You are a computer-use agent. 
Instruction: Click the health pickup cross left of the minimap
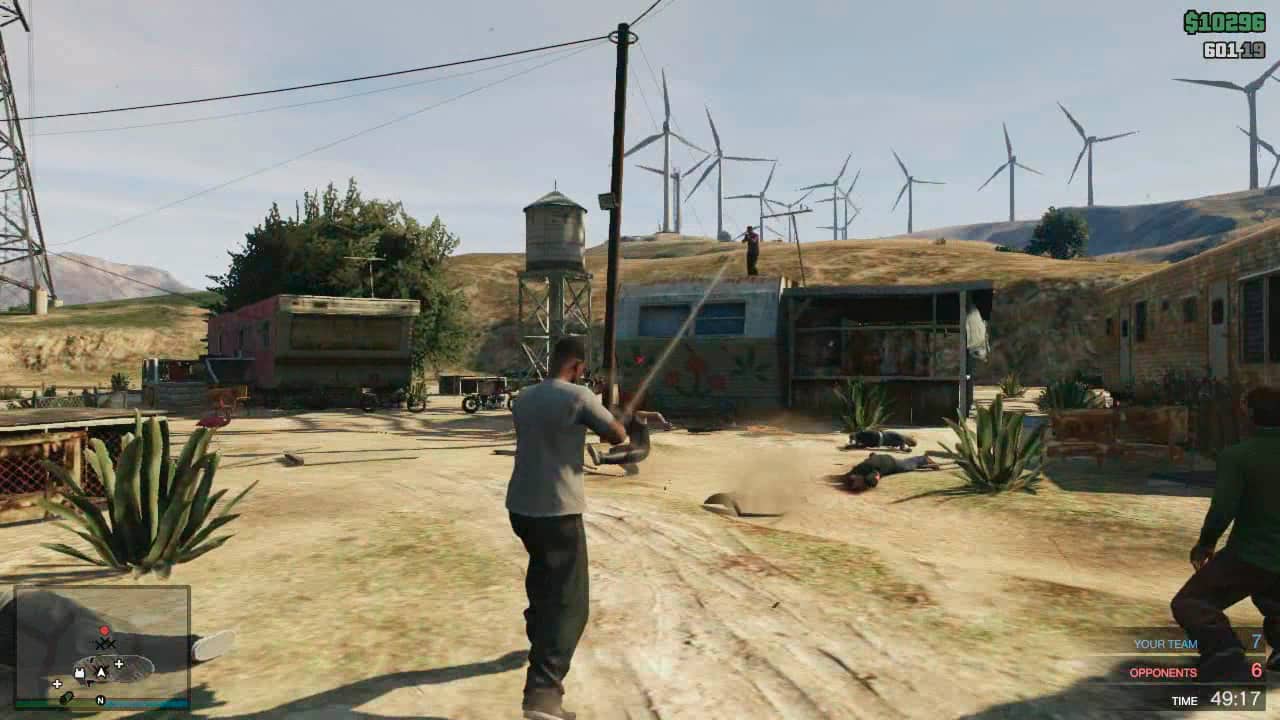tap(57, 684)
